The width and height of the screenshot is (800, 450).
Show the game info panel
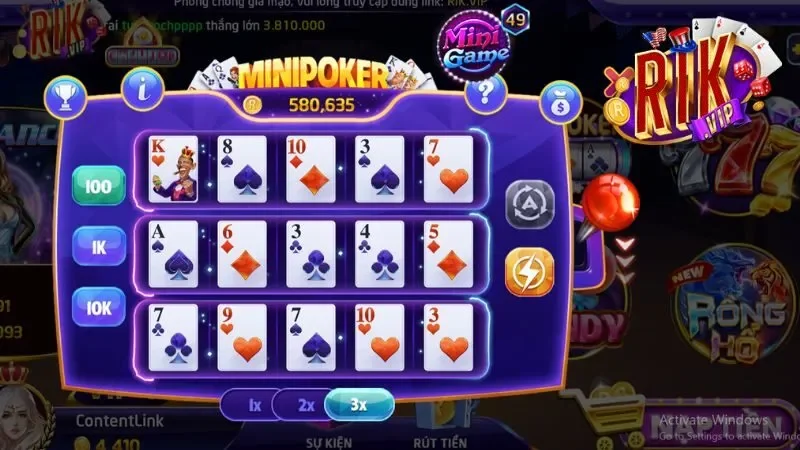pyautogui.click(x=143, y=90)
